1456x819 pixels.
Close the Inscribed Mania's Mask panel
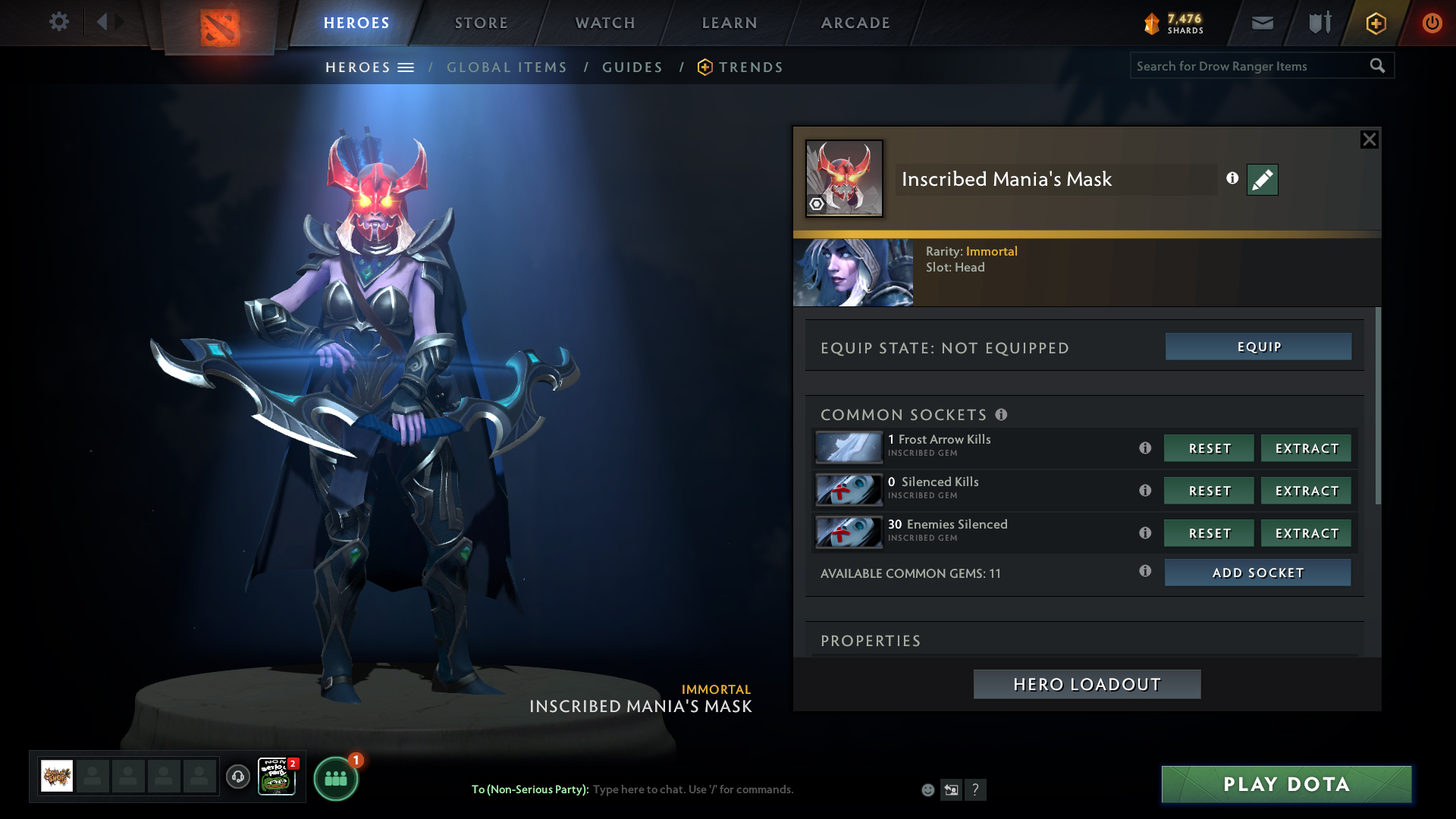pos(1369,140)
